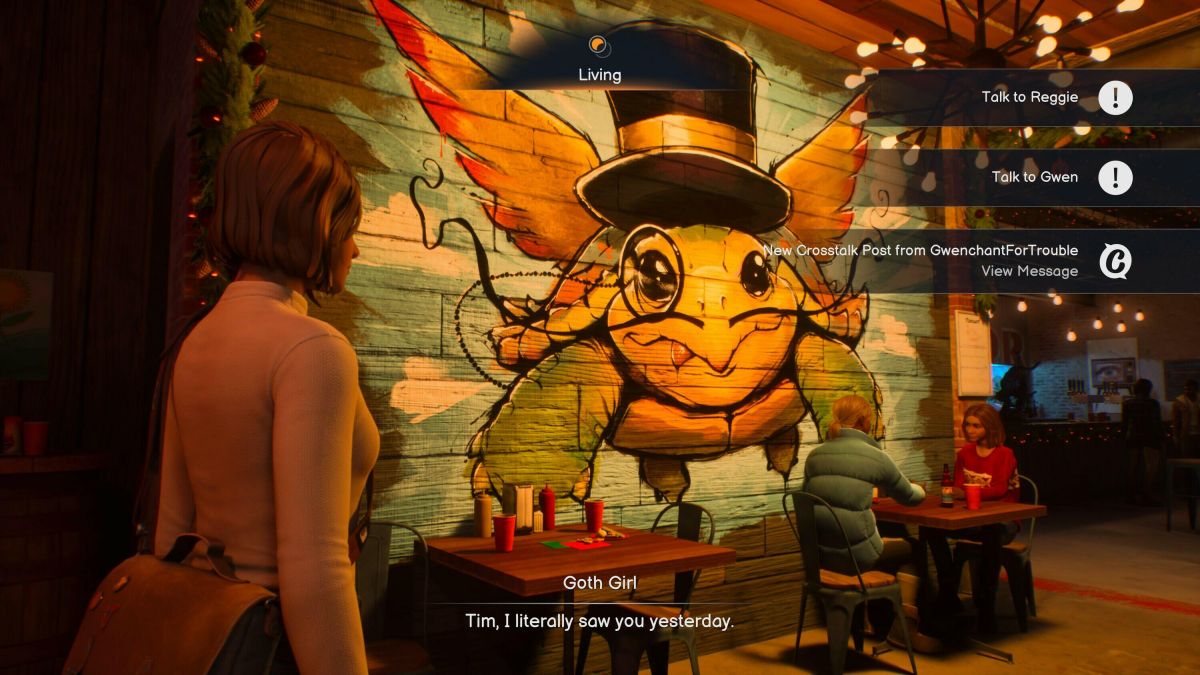
Task: Select the Talk to Reggie objective
Action: pos(1030,97)
